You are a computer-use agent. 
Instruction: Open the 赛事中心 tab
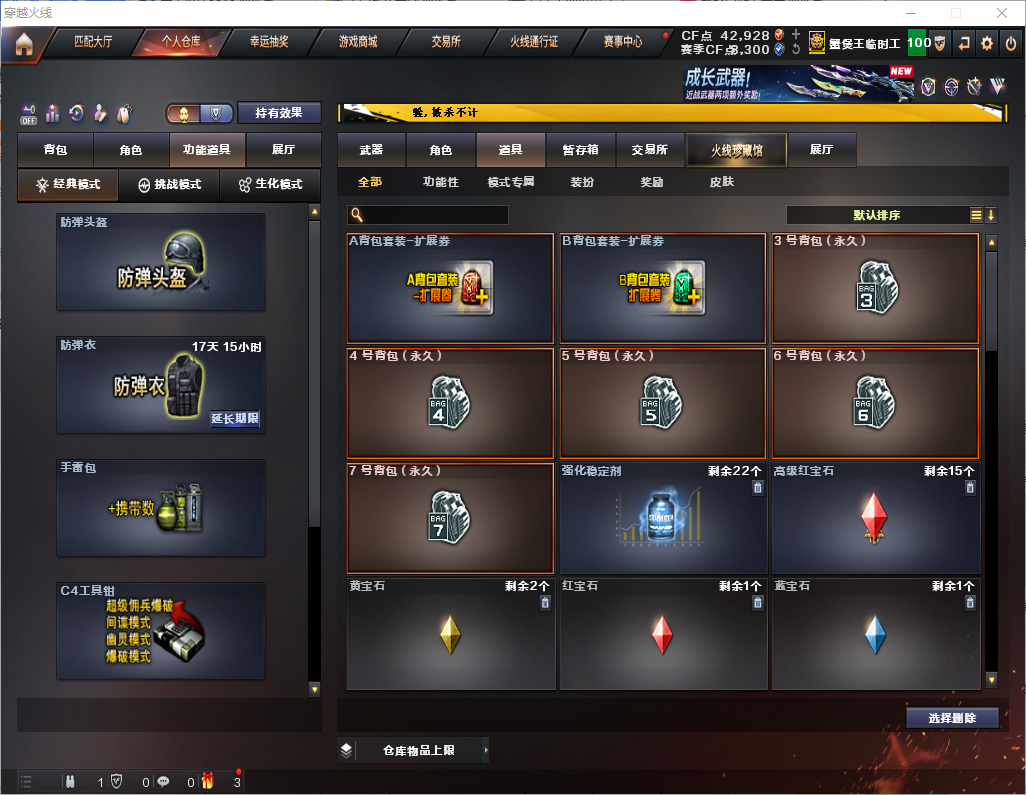pos(623,42)
